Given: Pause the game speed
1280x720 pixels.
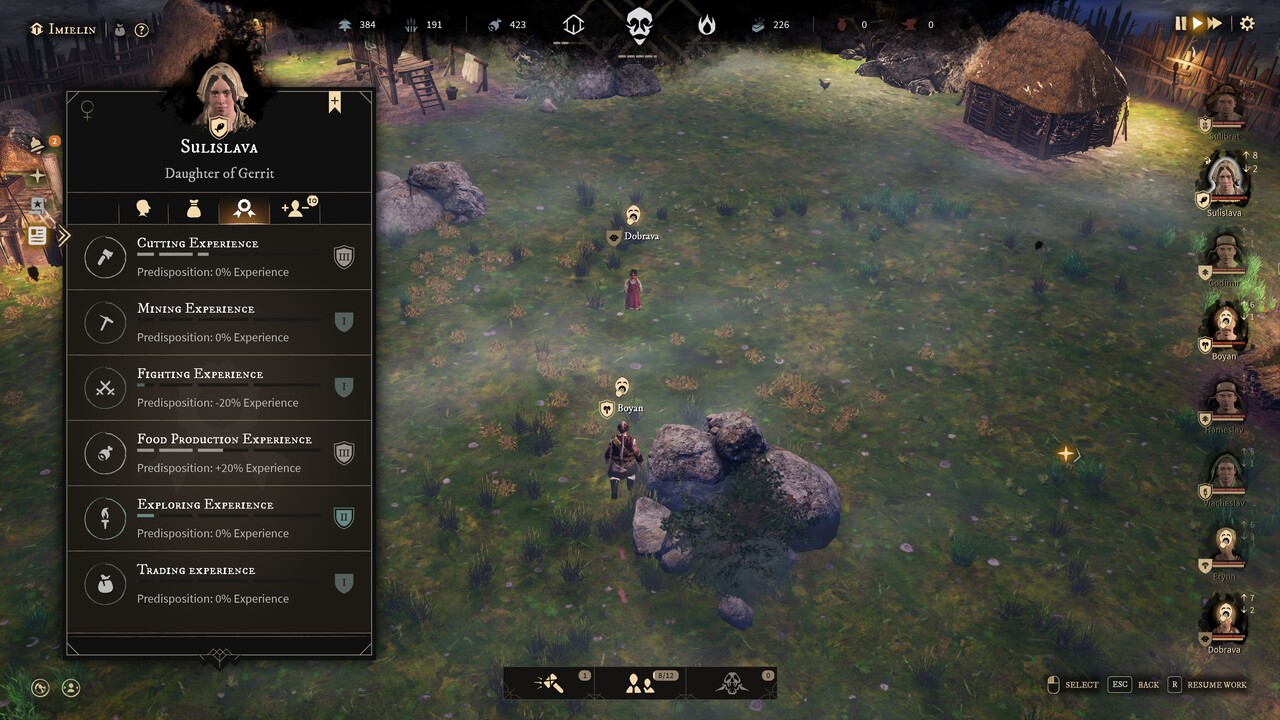Looking at the screenshot, I should coord(1180,23).
